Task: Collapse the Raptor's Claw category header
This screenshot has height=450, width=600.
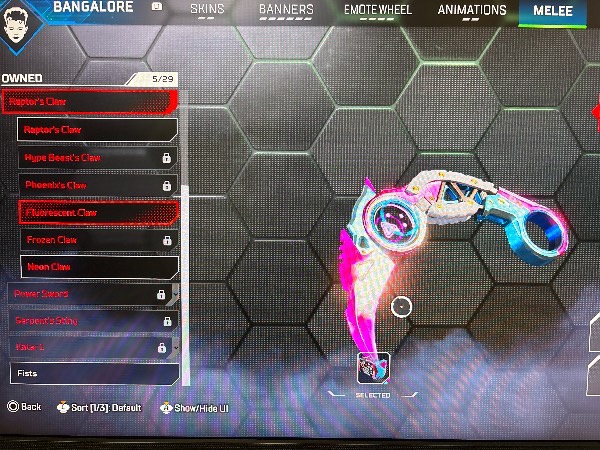Action: tap(89, 101)
